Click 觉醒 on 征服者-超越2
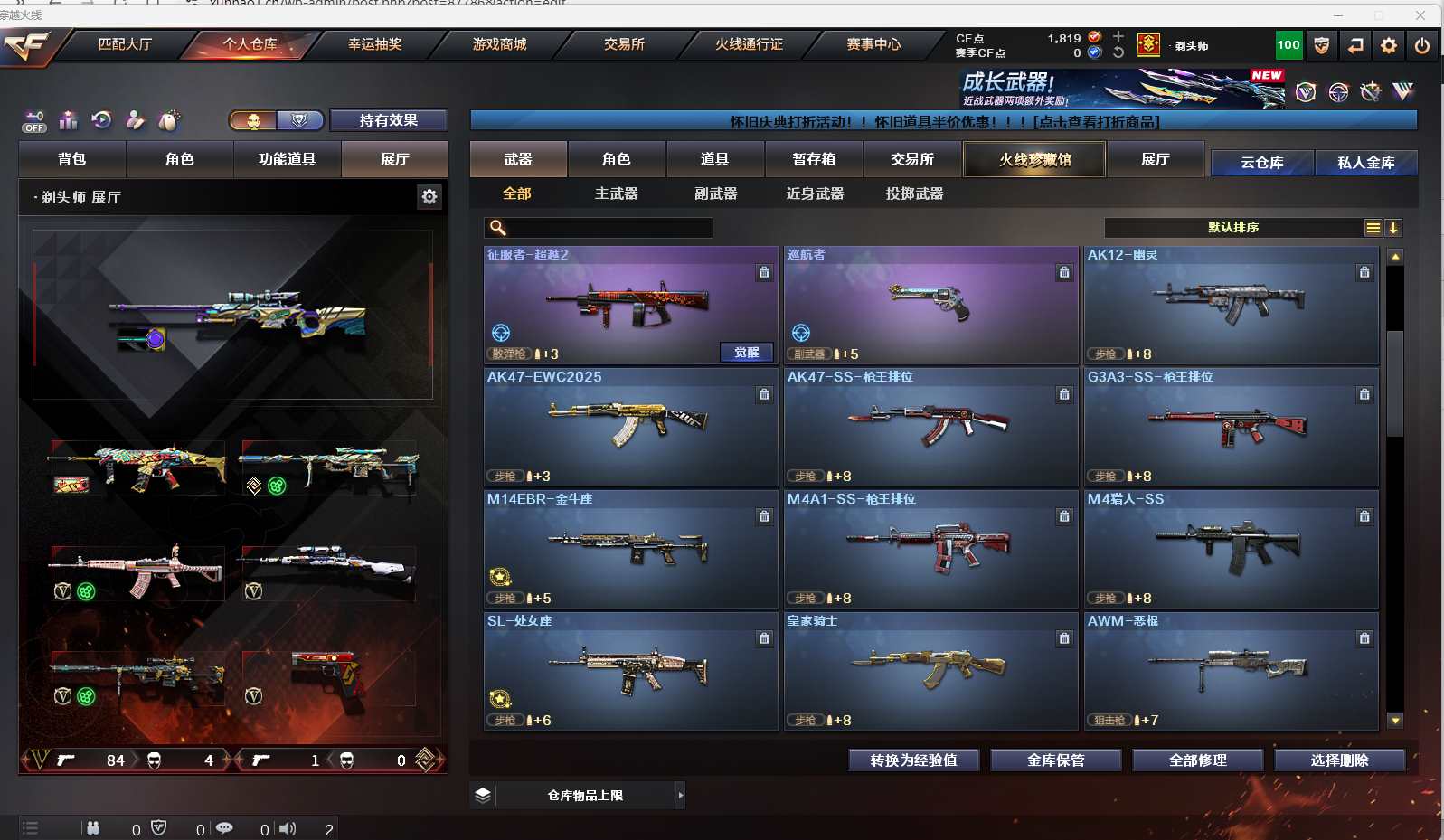The height and width of the screenshot is (840, 1444). (x=746, y=353)
